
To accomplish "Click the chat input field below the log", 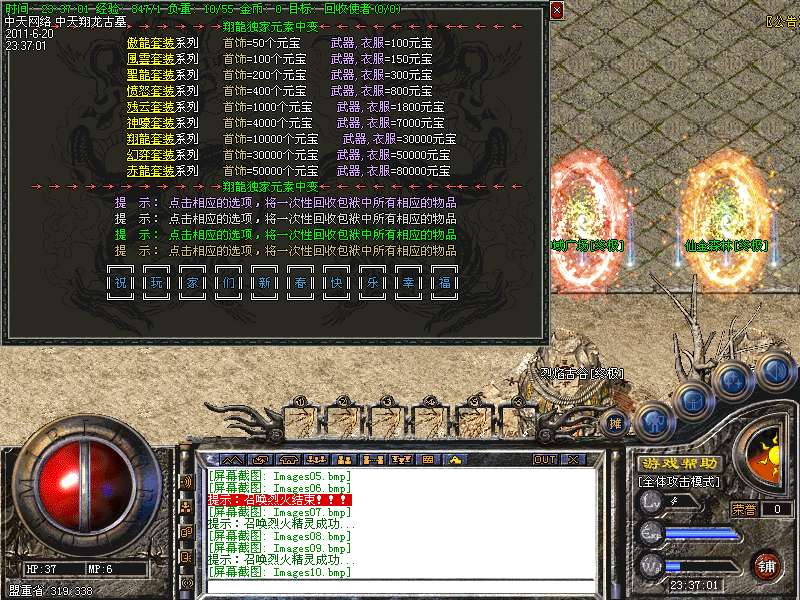I will tap(400, 586).
